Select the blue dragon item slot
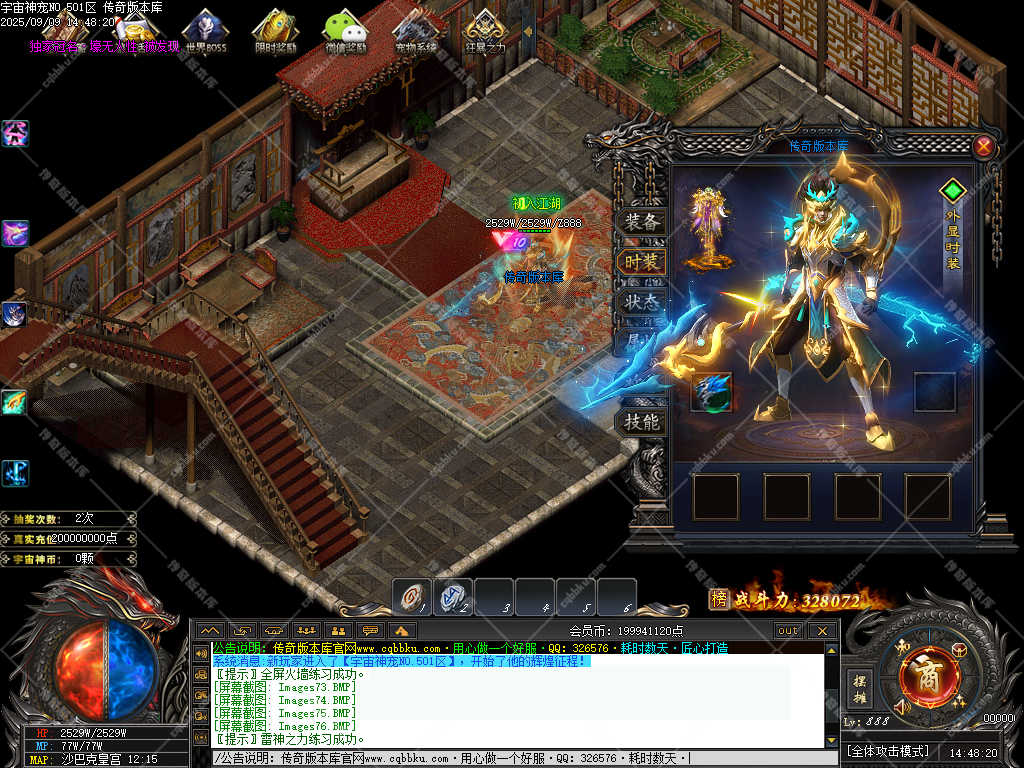1024x768 pixels. coord(712,392)
